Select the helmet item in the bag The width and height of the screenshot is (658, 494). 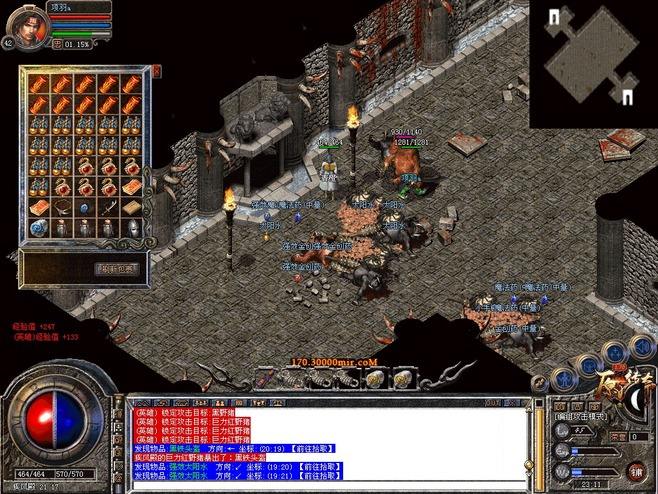pos(132,228)
